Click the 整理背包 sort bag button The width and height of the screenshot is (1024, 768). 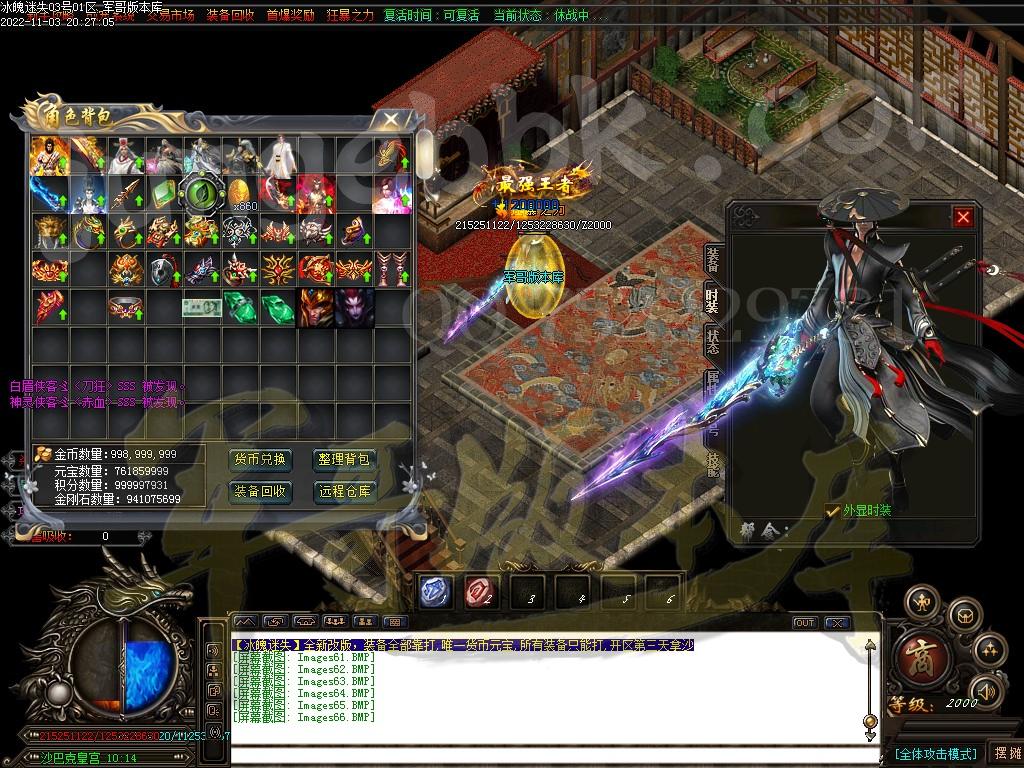(345, 460)
